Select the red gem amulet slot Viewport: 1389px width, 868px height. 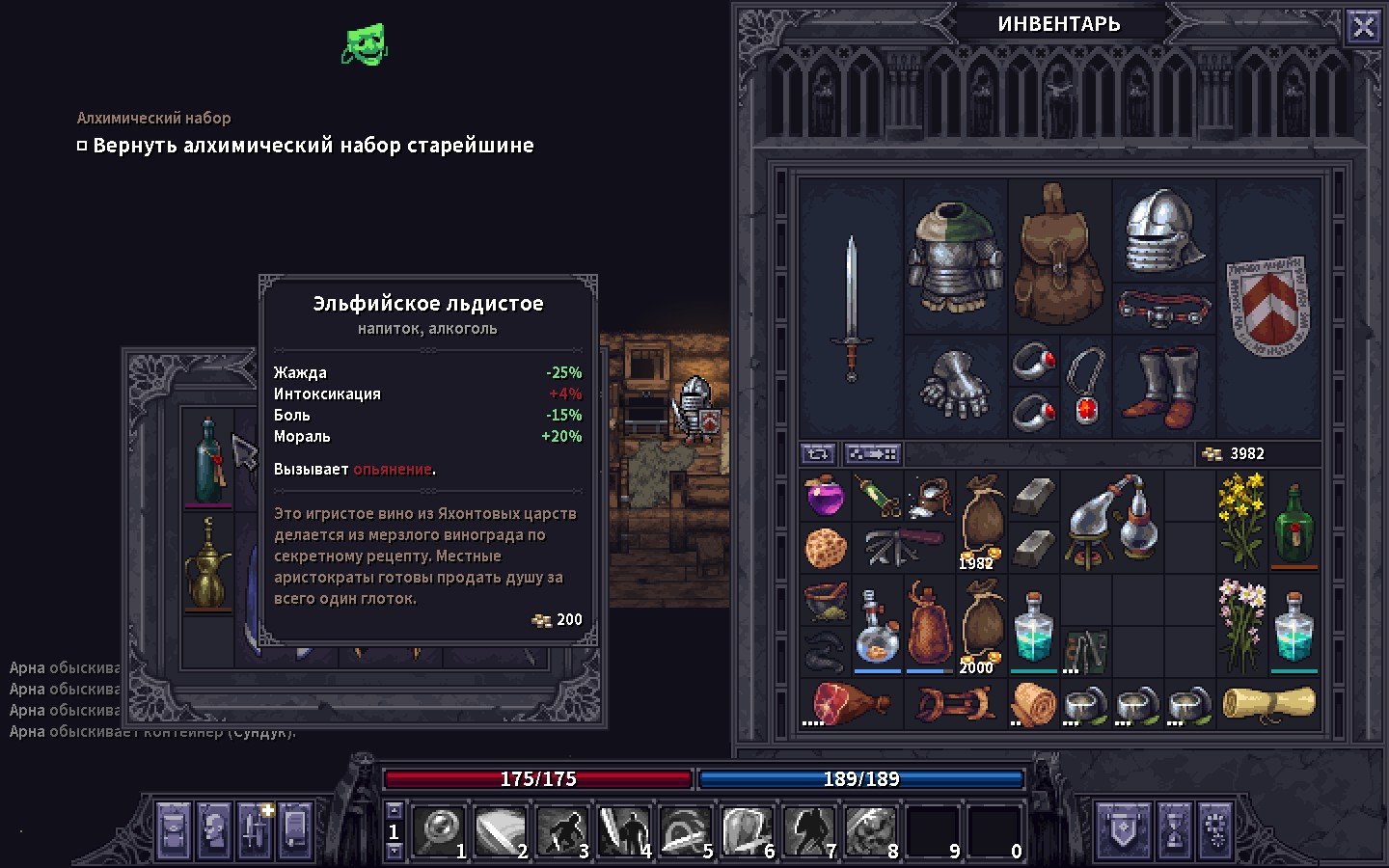coord(1086,386)
